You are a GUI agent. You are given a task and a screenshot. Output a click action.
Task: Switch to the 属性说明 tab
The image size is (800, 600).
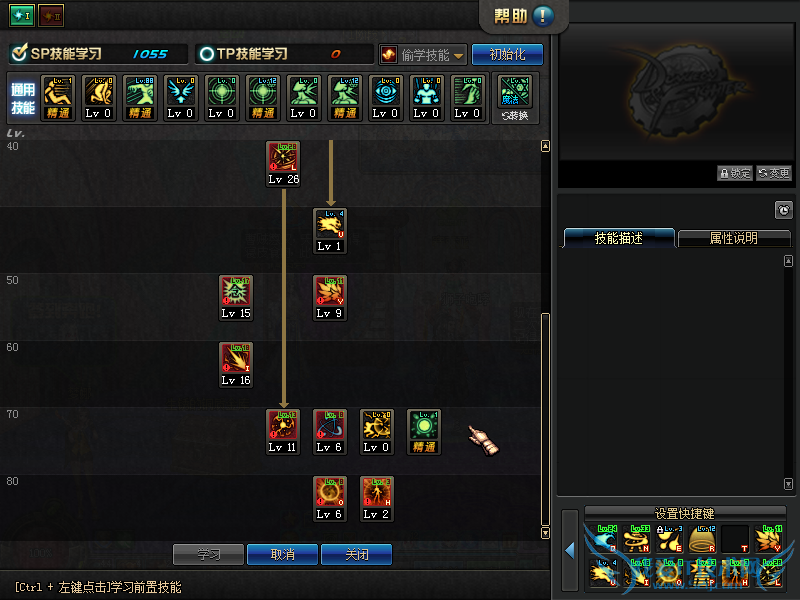click(734, 239)
